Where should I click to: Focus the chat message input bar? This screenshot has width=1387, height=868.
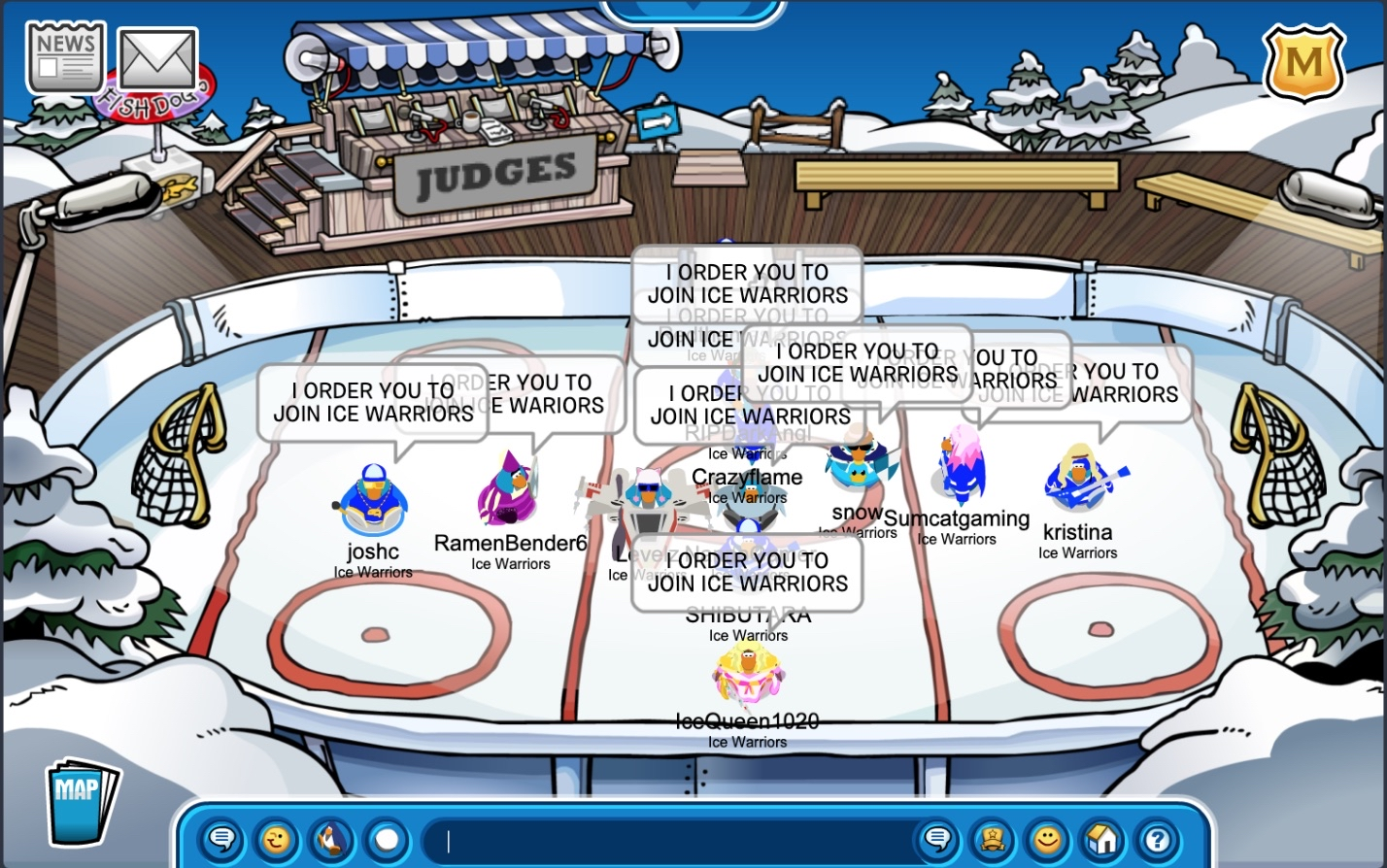point(670,840)
